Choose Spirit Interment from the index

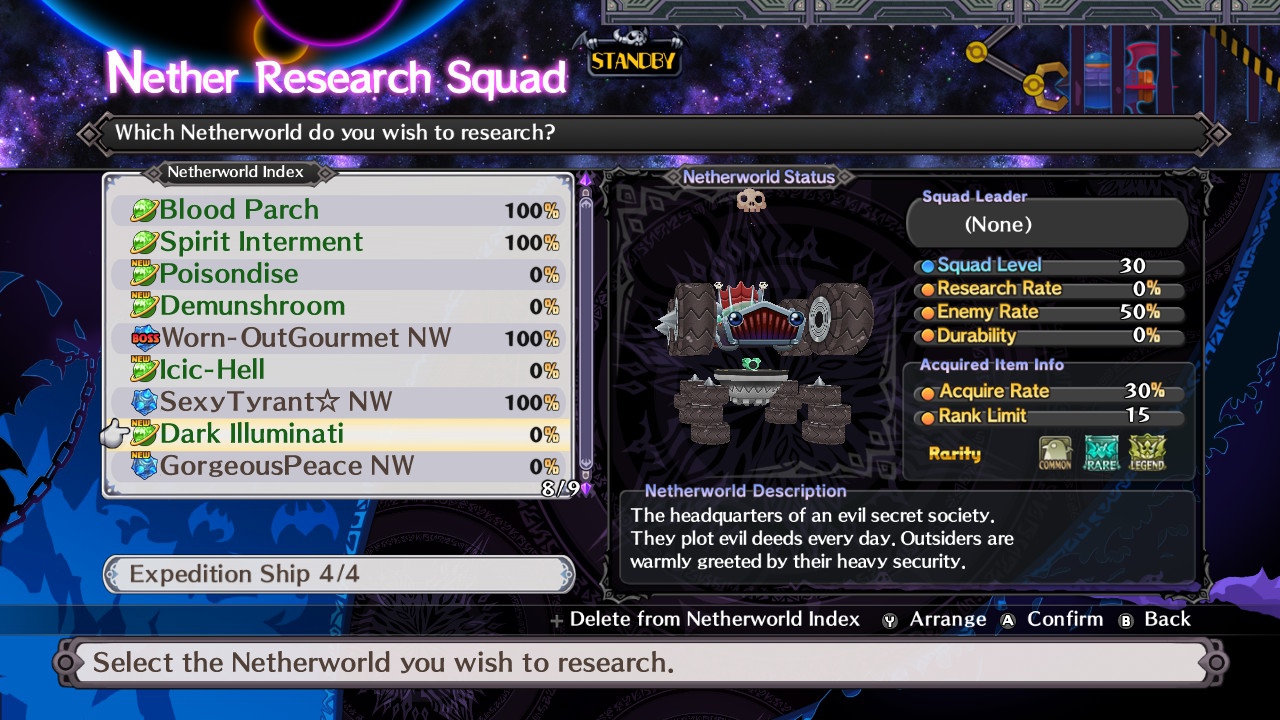point(338,242)
